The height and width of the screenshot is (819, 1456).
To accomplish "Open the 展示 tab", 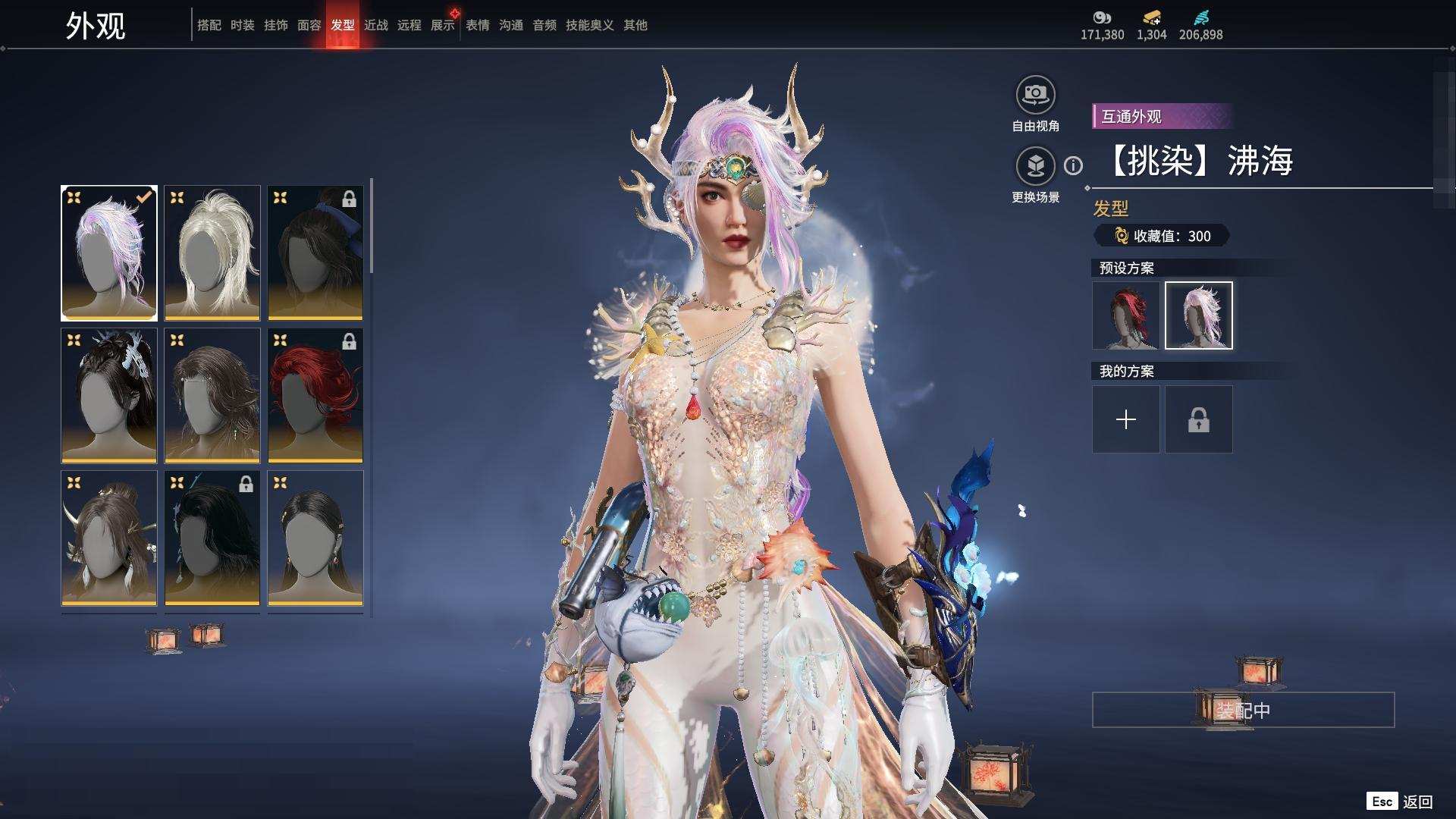I will [x=442, y=25].
